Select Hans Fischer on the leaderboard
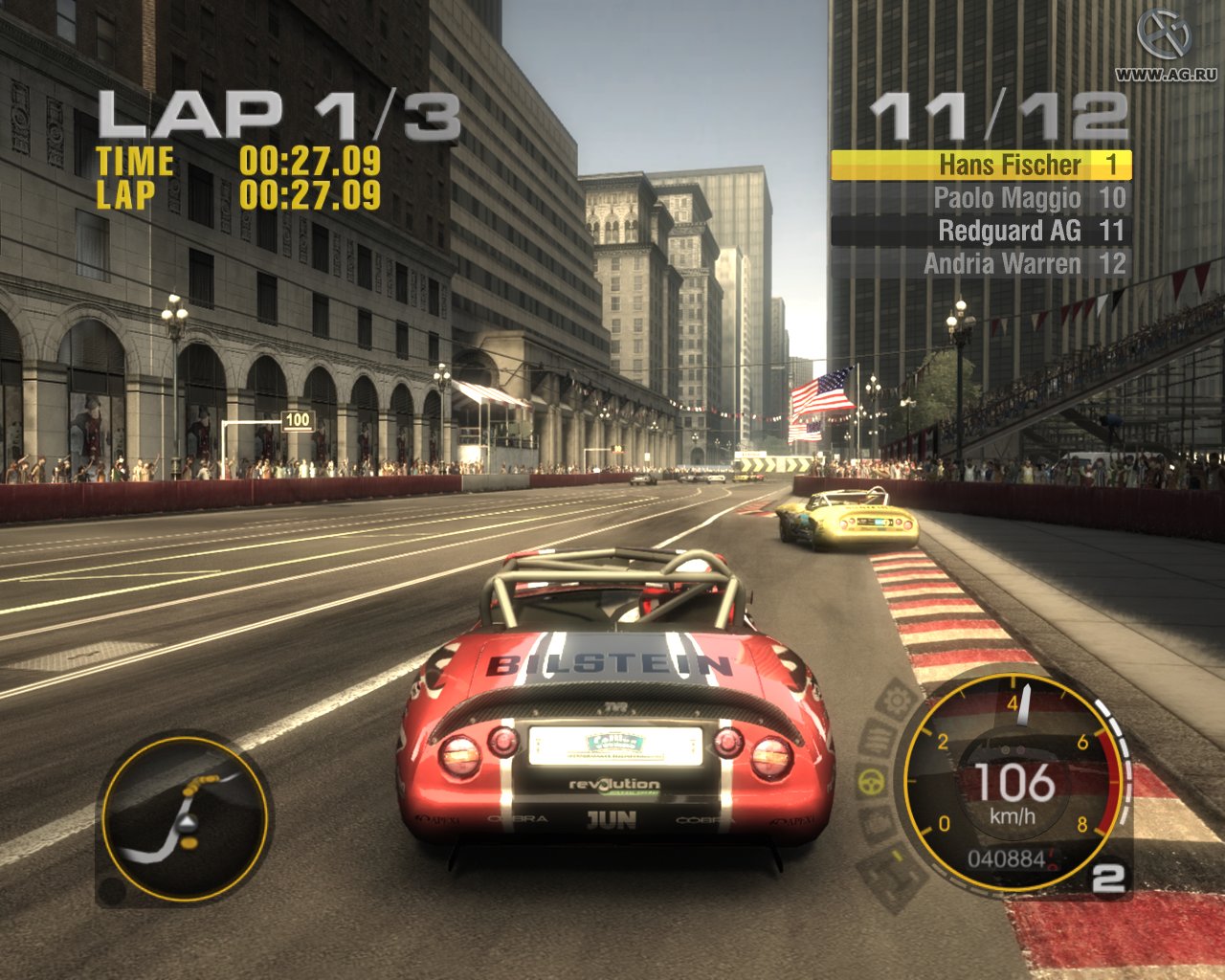This screenshot has height=980, width=1225. pos(1010,165)
